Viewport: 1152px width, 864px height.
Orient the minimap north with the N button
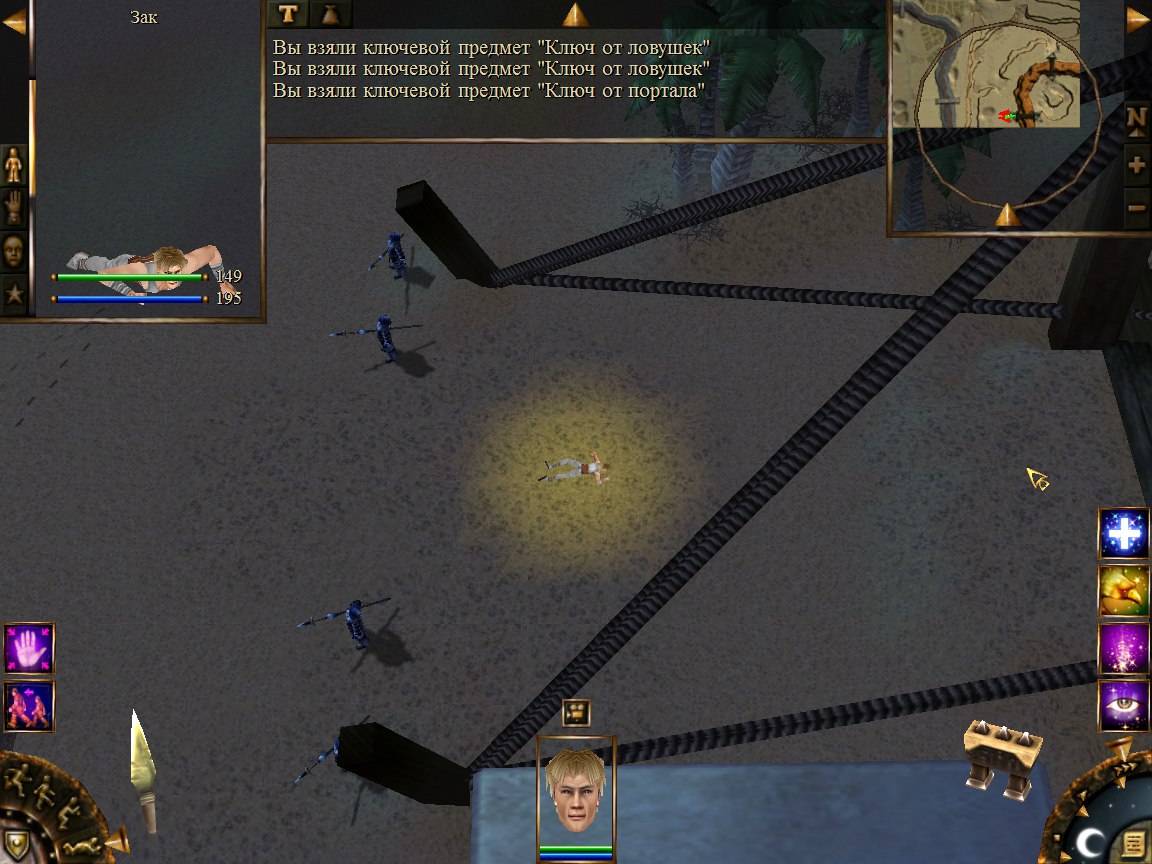click(x=1137, y=118)
